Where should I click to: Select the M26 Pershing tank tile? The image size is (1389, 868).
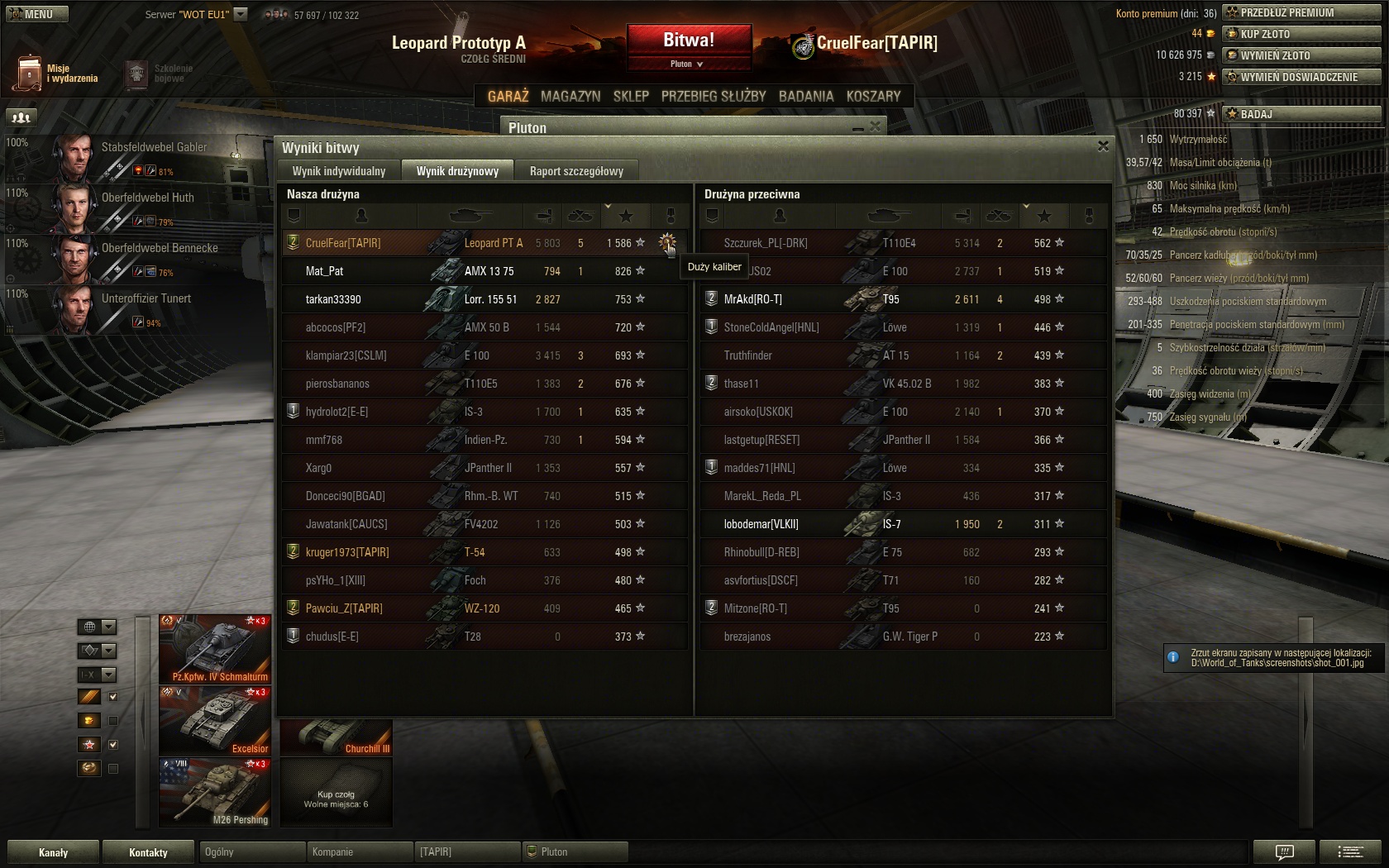click(x=215, y=792)
